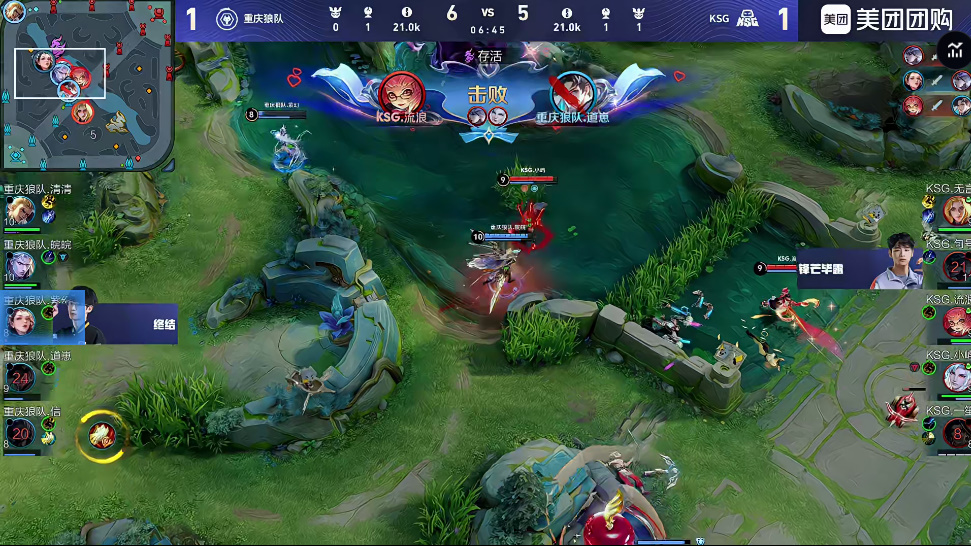Click the 重庆狼队 team logo in scoreboard
Viewport: 971px width, 546px height.
point(227,19)
